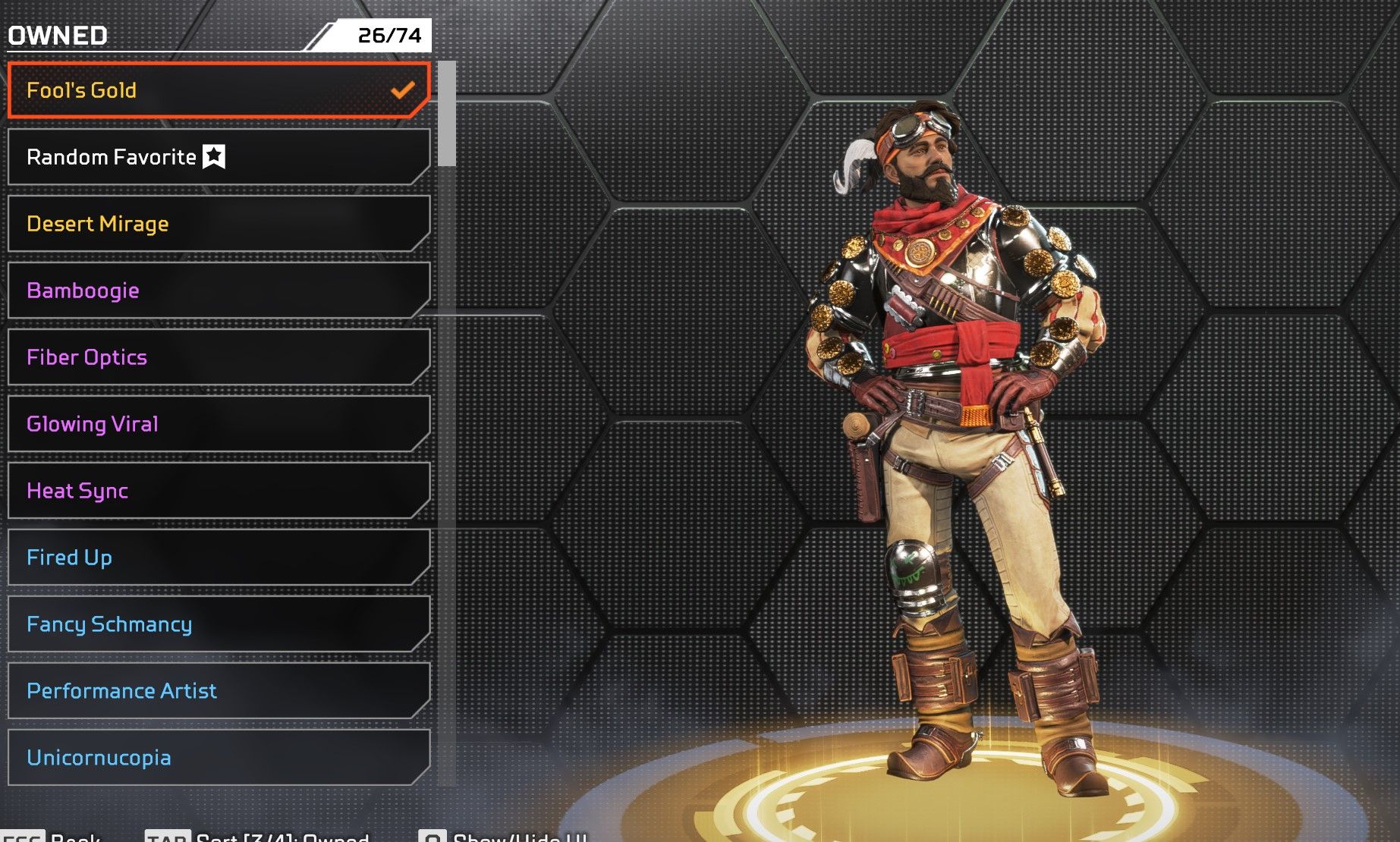Select the Desert Mirage skin
The height and width of the screenshot is (842, 1400).
(x=219, y=224)
